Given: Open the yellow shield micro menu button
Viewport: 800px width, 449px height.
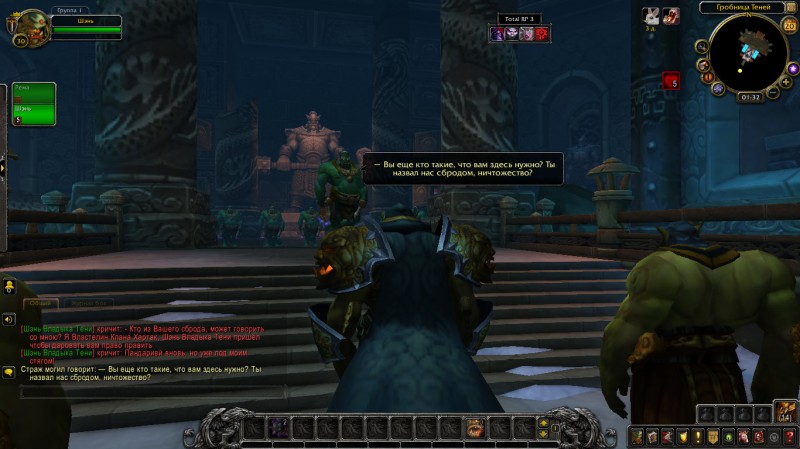Looking at the screenshot, I should click(x=682, y=437).
